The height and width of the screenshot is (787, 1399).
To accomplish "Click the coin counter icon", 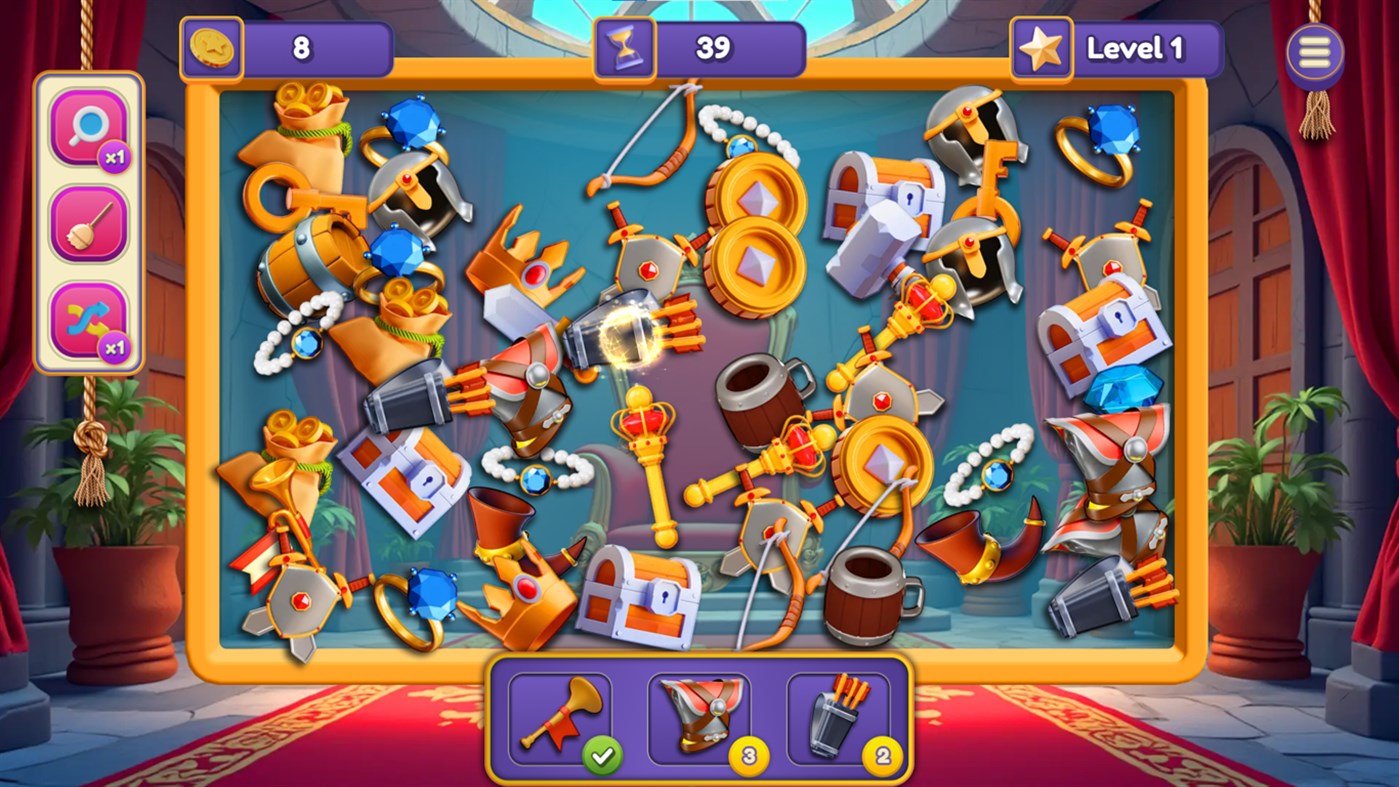I will [212, 46].
